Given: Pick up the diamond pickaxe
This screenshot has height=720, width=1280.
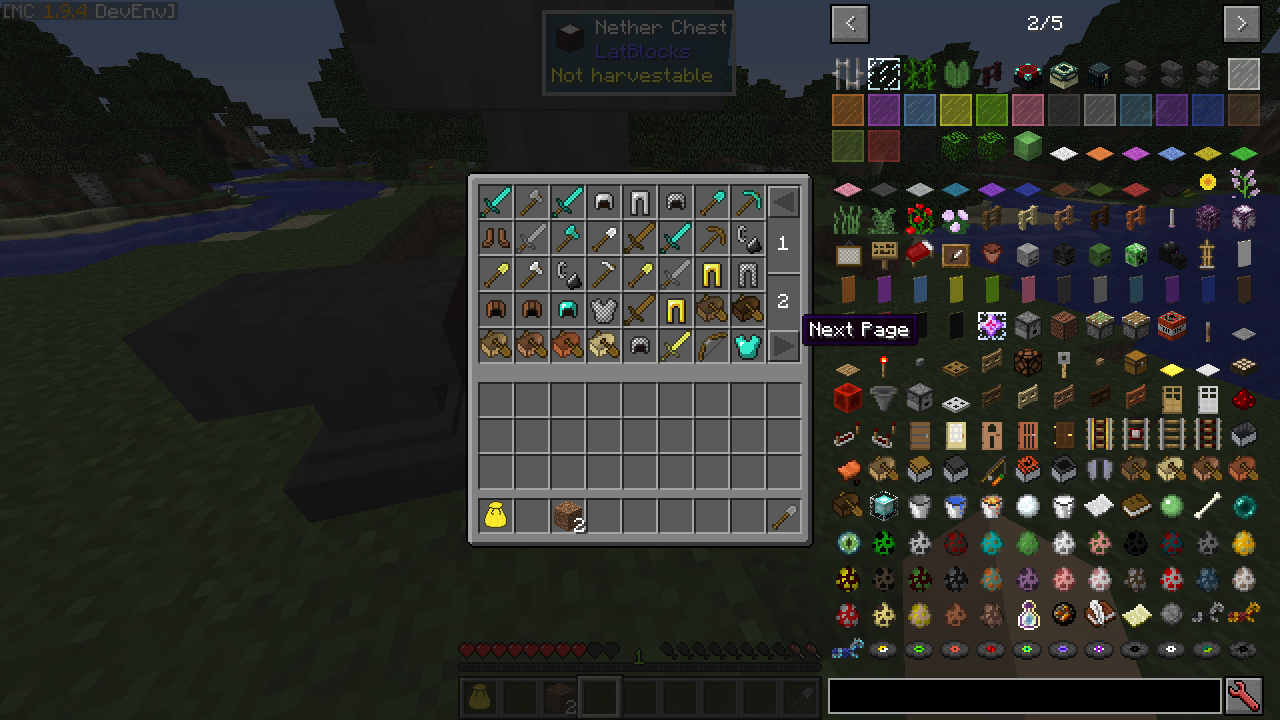Looking at the screenshot, I should click(x=746, y=202).
